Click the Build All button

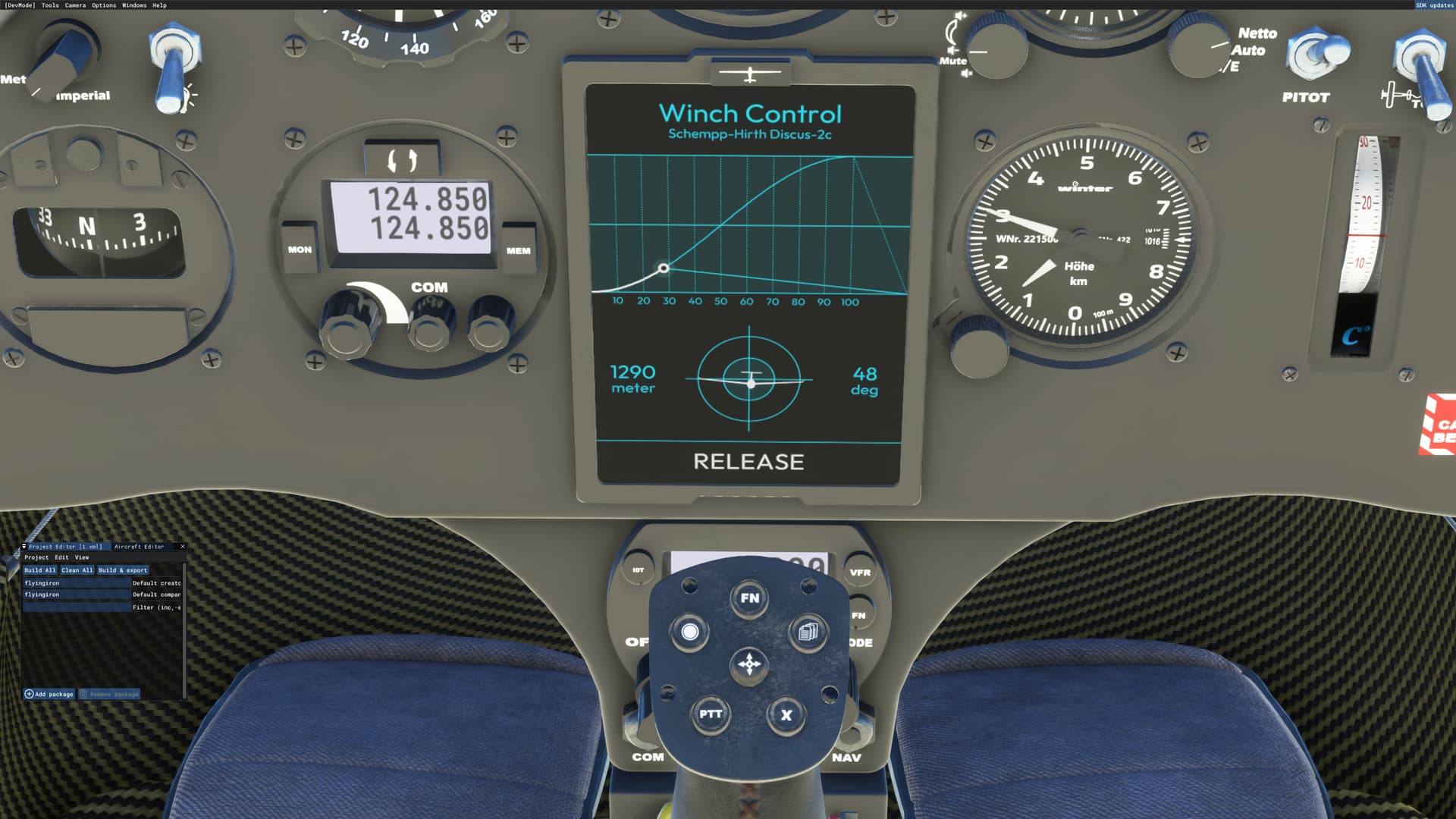coord(39,570)
